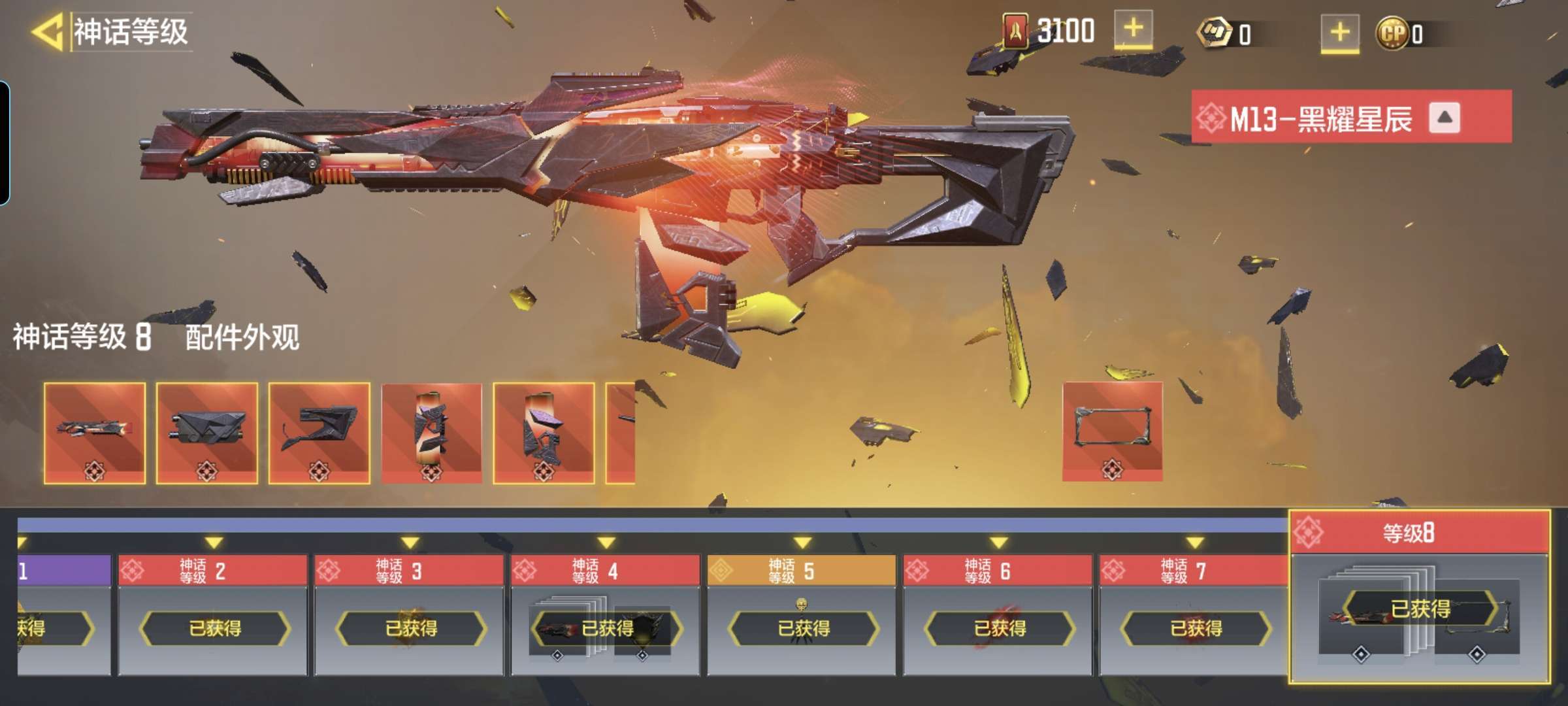Open the 神话等级 6 reward tile
1568x706 pixels.
[998, 614]
